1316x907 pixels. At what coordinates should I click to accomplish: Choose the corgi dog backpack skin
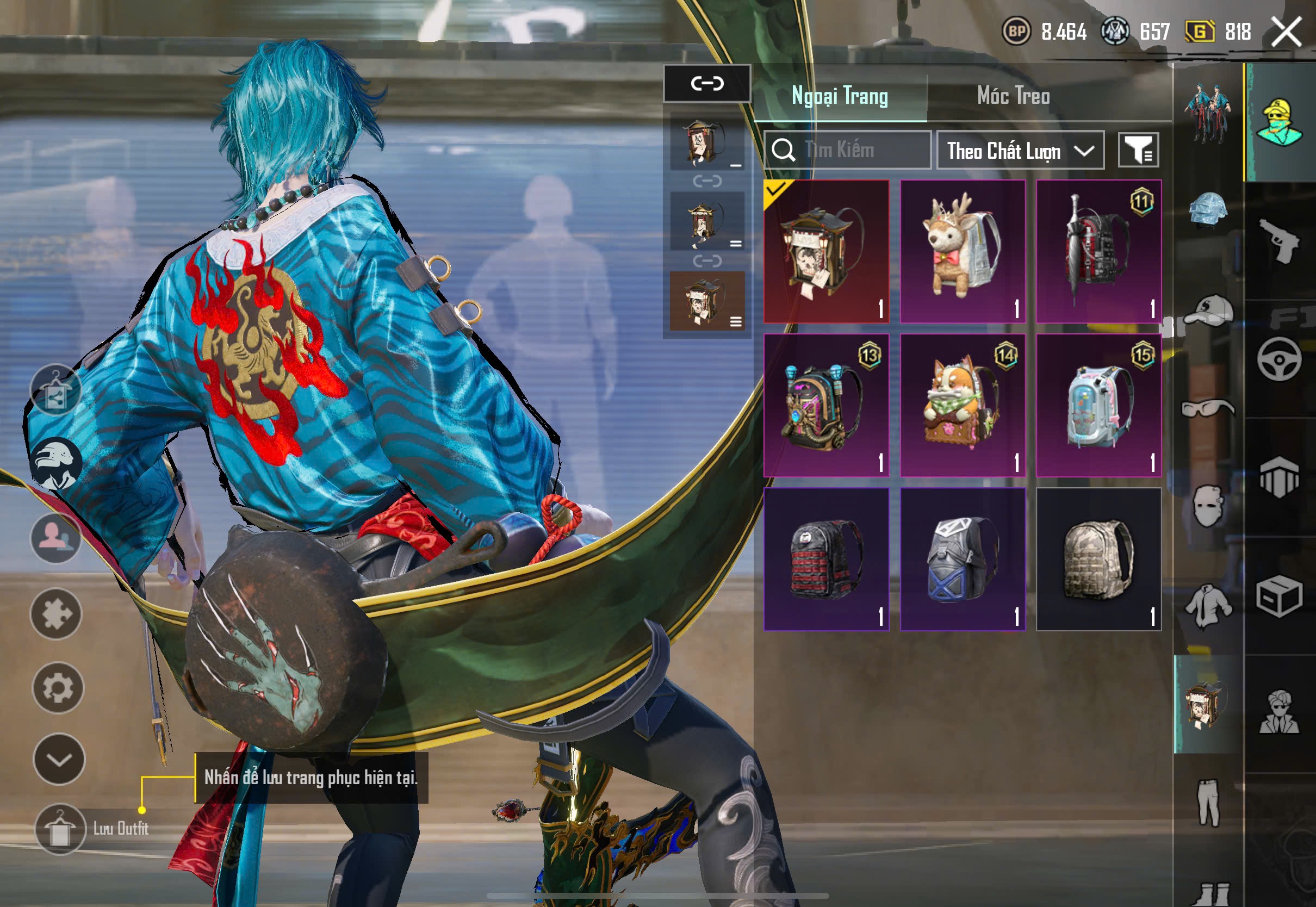(x=963, y=405)
